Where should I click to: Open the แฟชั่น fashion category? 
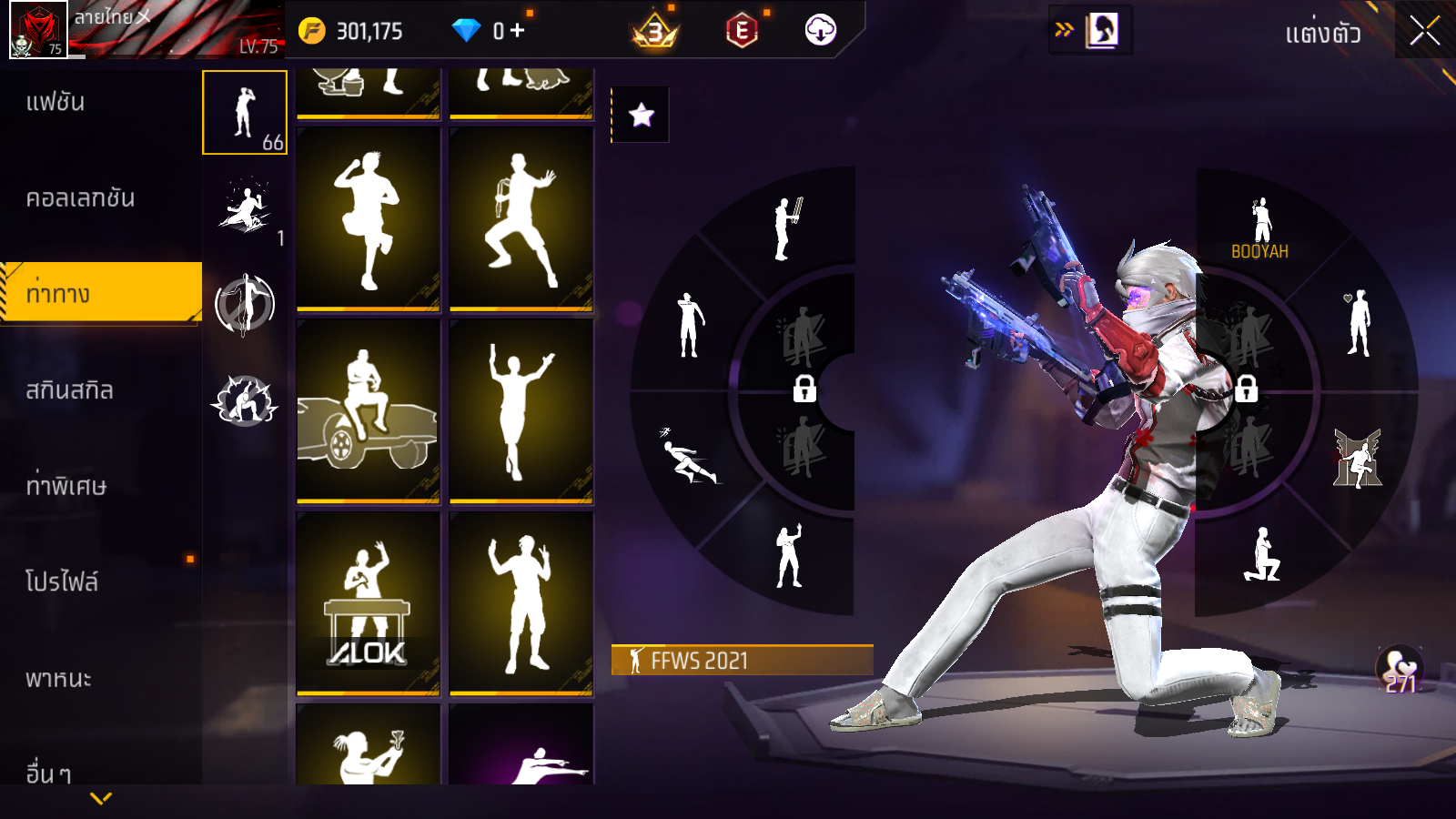56,102
